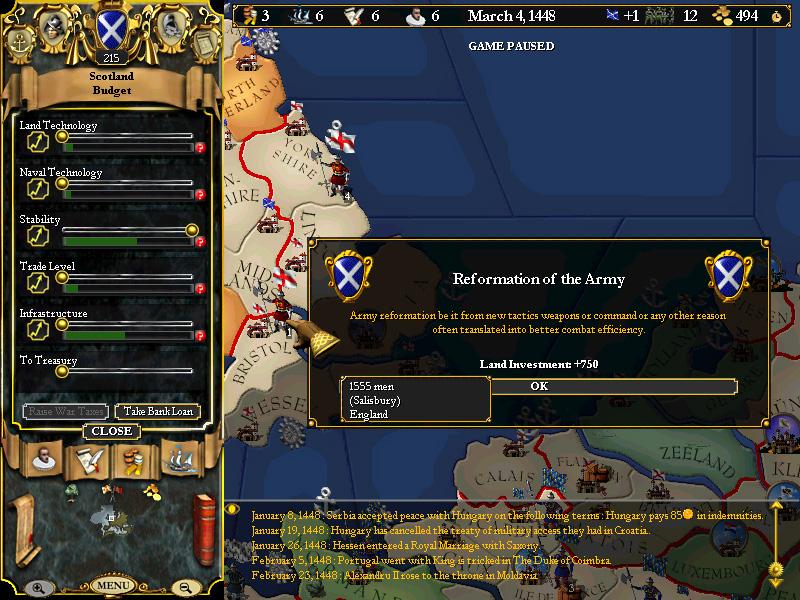Open the sailing ship trade view
Viewport: 800px width, 600px height.
pyautogui.click(x=178, y=460)
